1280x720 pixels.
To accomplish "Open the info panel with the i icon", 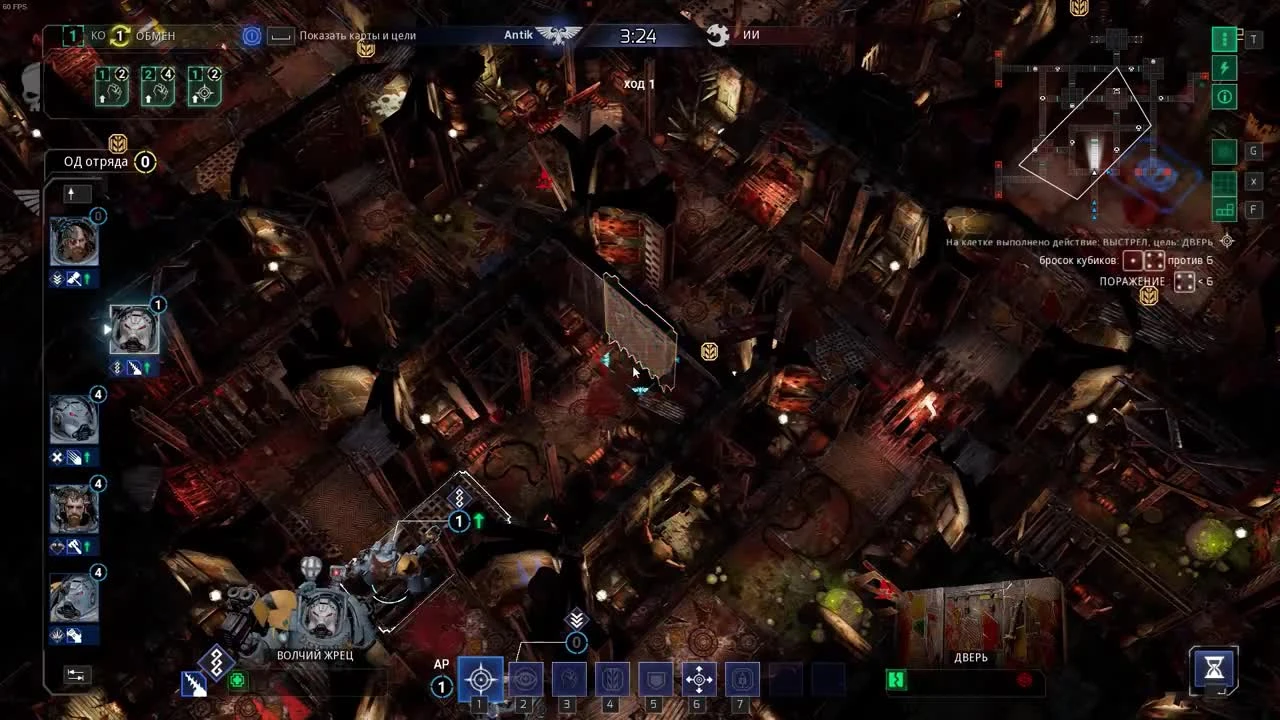I will coord(1222,97).
